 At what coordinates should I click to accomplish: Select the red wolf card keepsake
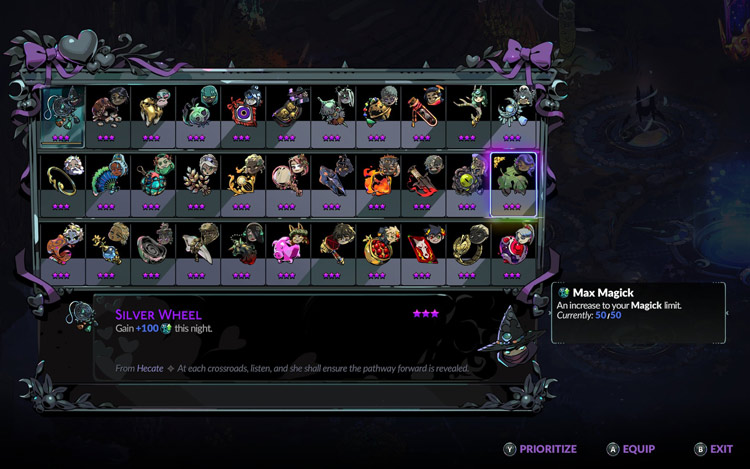coord(421,249)
